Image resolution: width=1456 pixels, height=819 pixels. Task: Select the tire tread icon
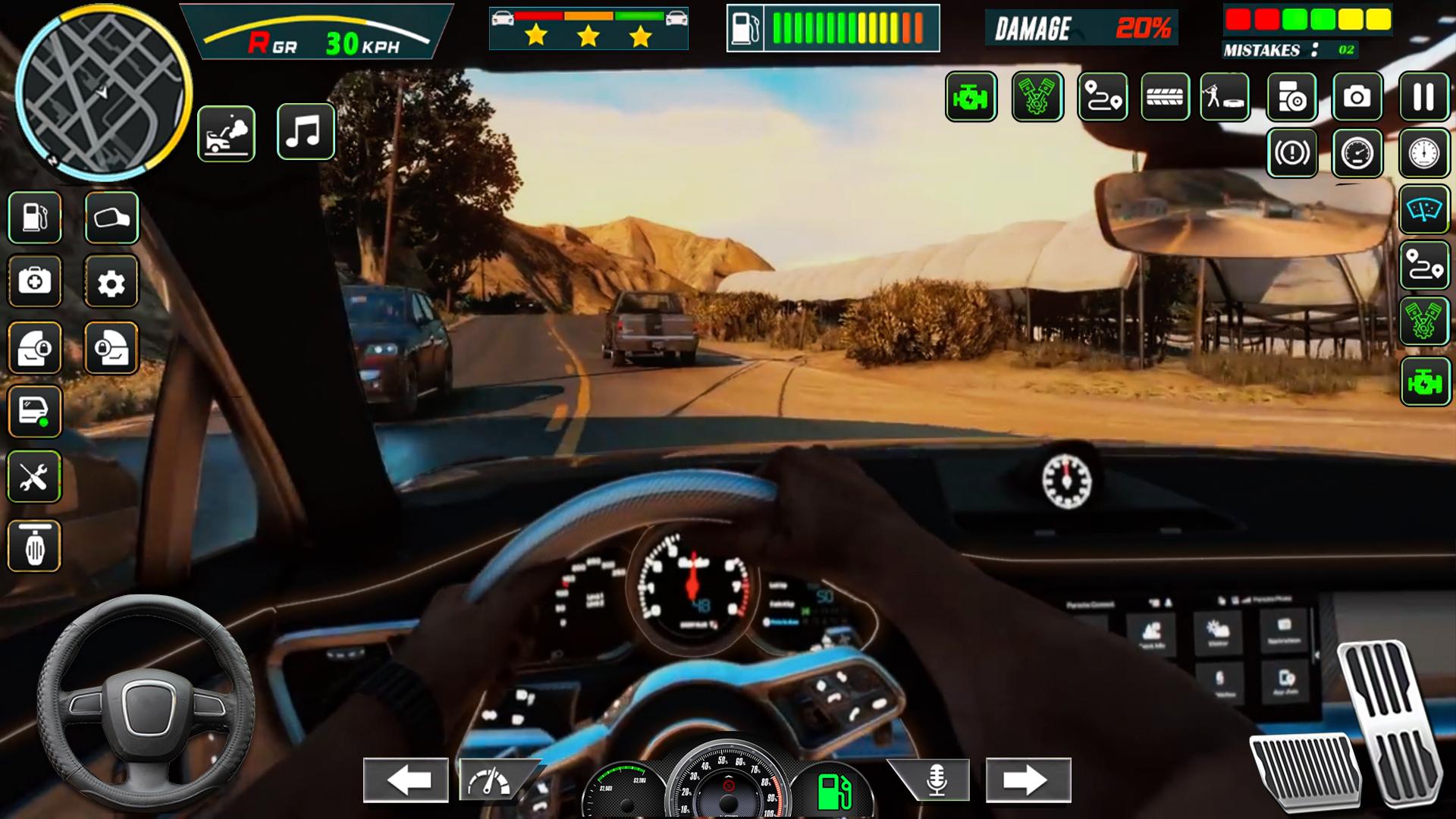point(1165,97)
